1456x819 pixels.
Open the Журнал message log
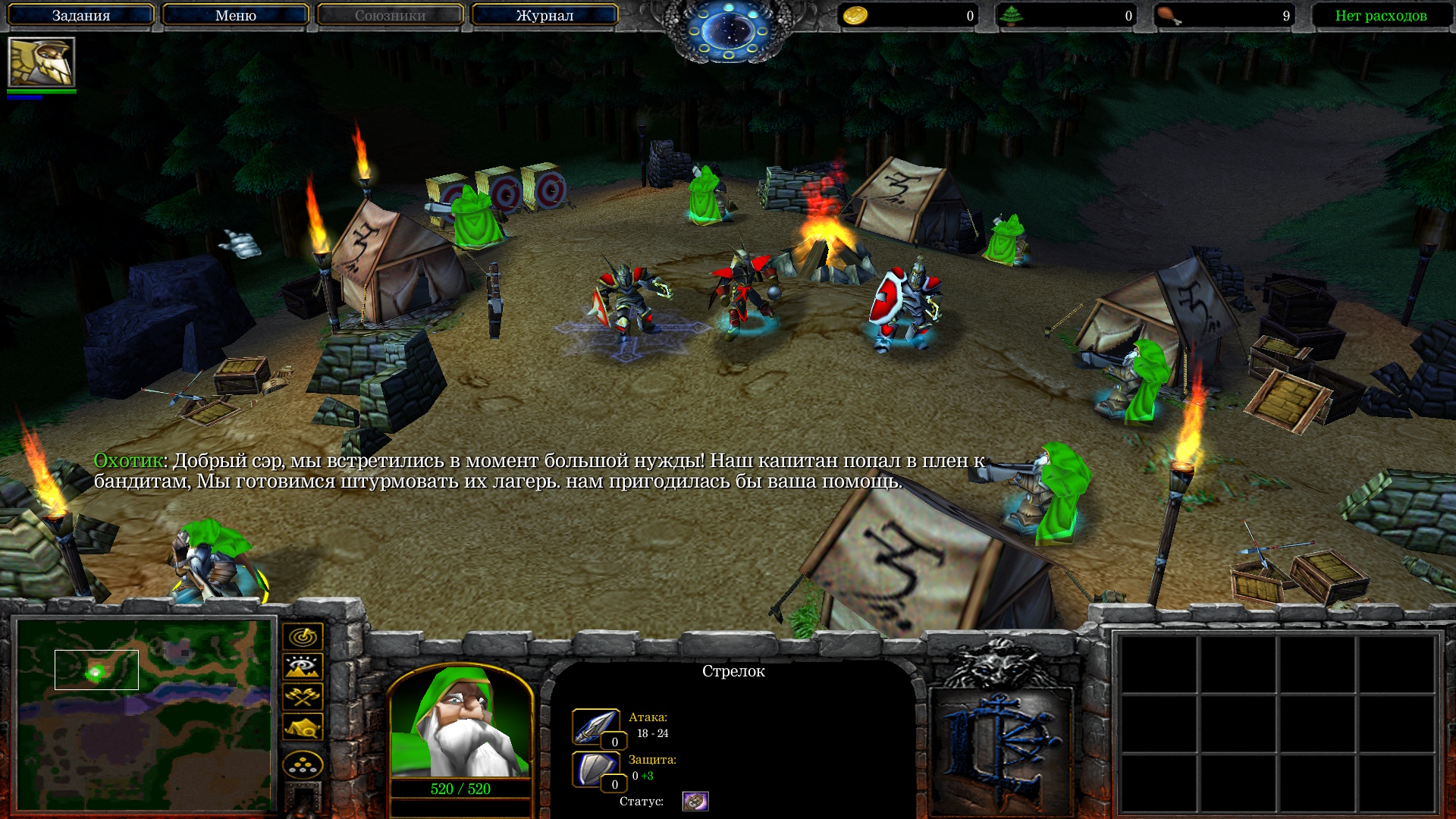point(544,15)
